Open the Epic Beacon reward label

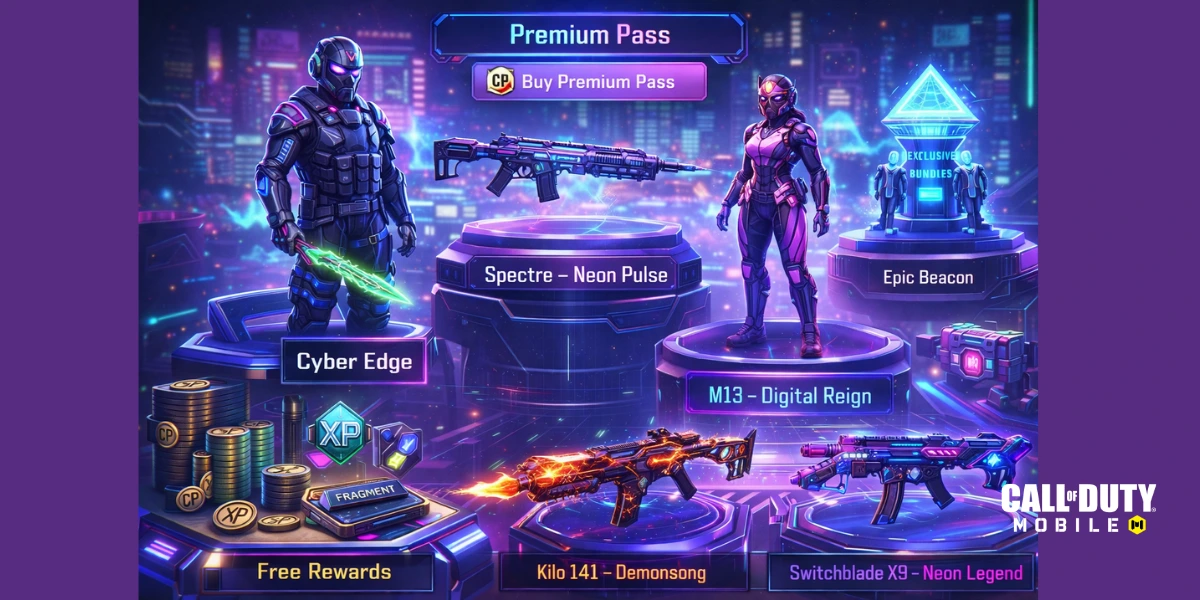(927, 277)
